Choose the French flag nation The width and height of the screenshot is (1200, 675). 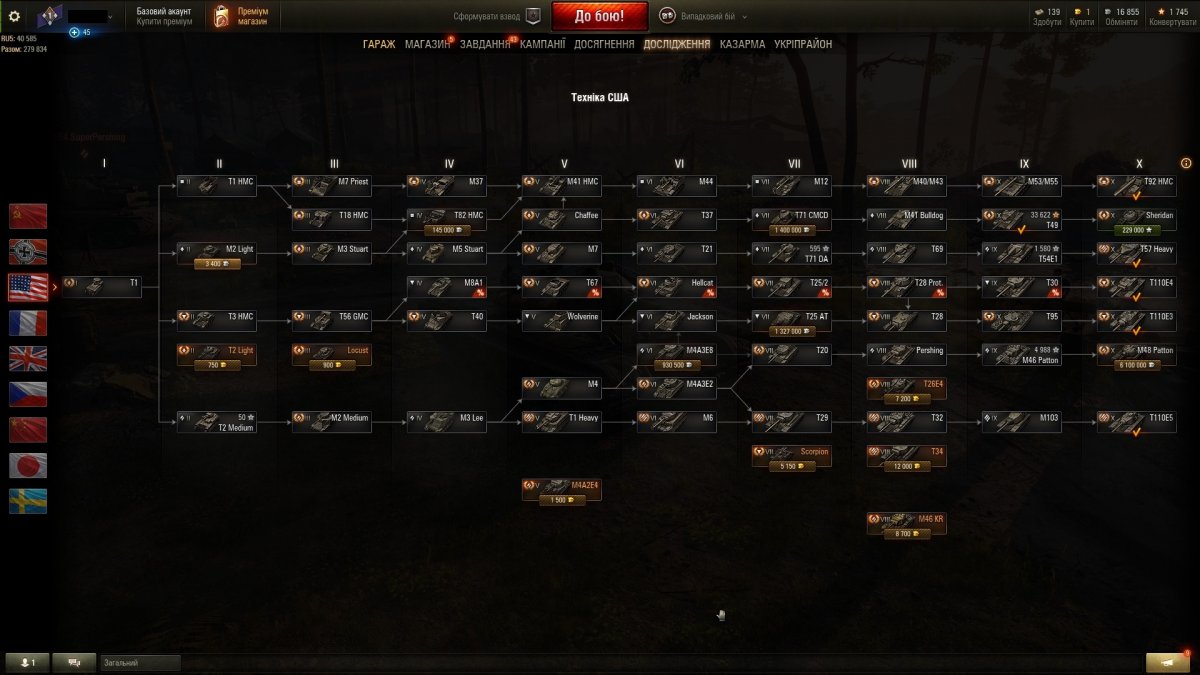(x=28, y=323)
